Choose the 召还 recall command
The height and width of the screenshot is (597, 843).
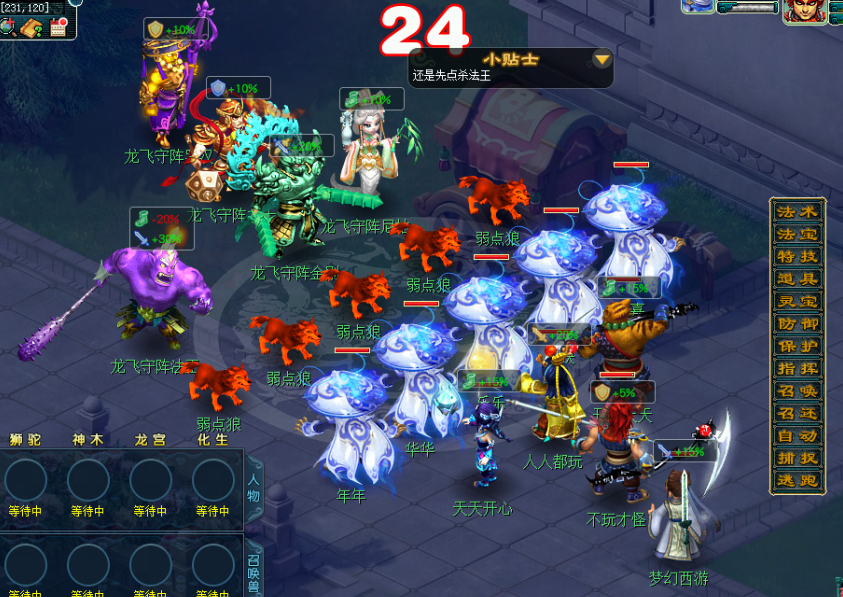(x=798, y=413)
